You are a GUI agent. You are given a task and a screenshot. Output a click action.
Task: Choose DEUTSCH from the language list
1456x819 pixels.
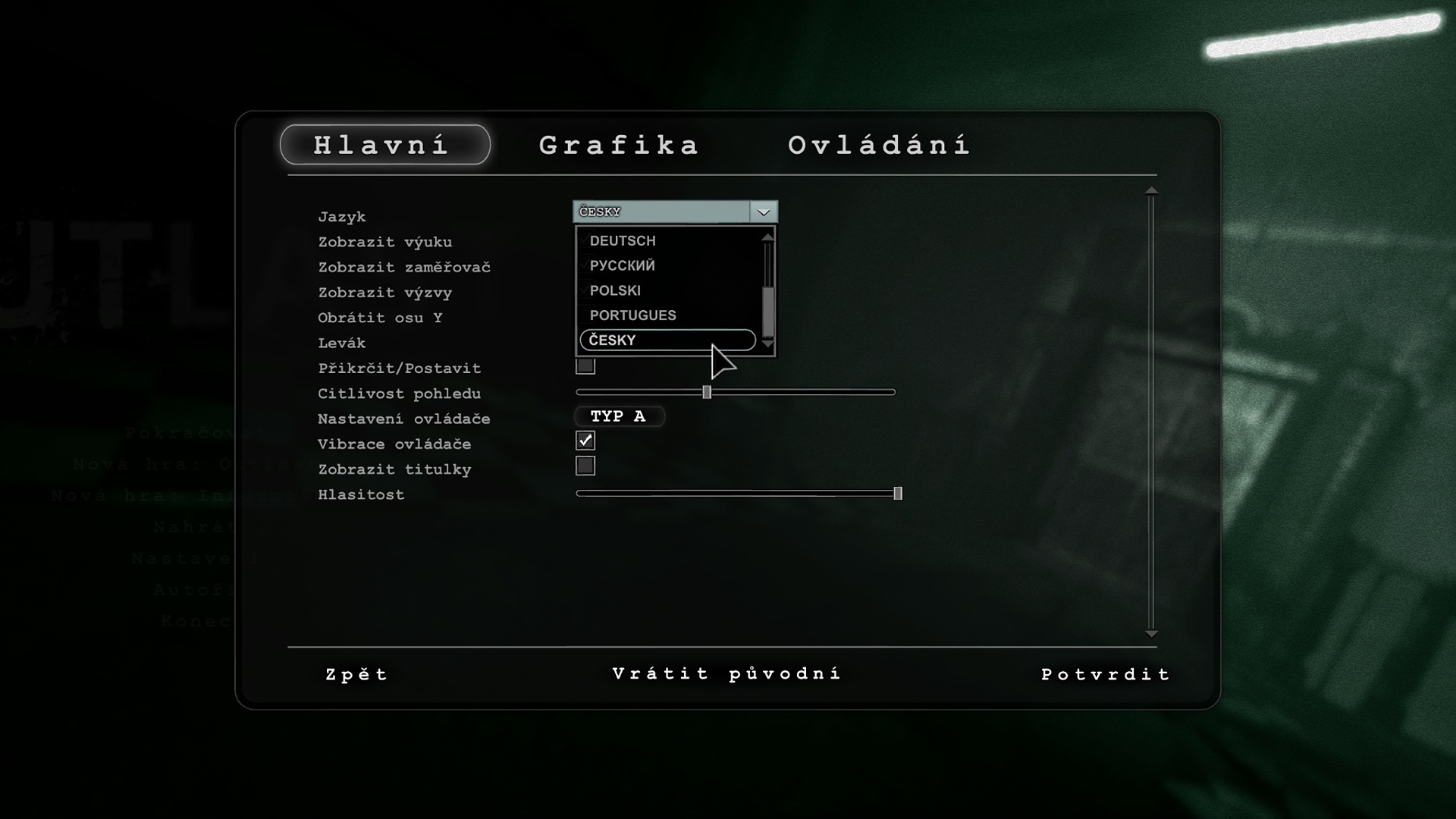(623, 240)
